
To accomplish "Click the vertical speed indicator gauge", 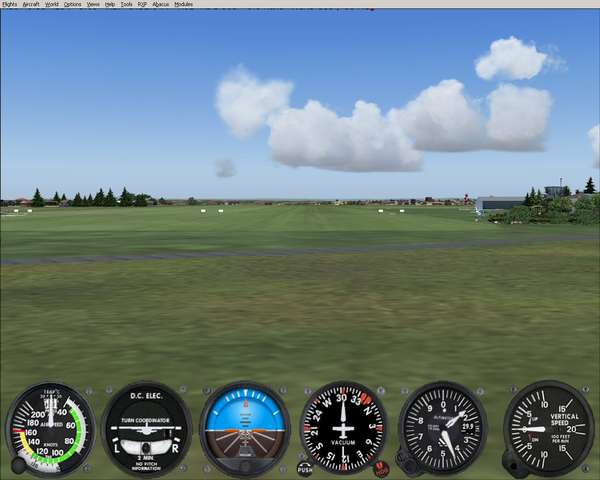I will point(548,429).
